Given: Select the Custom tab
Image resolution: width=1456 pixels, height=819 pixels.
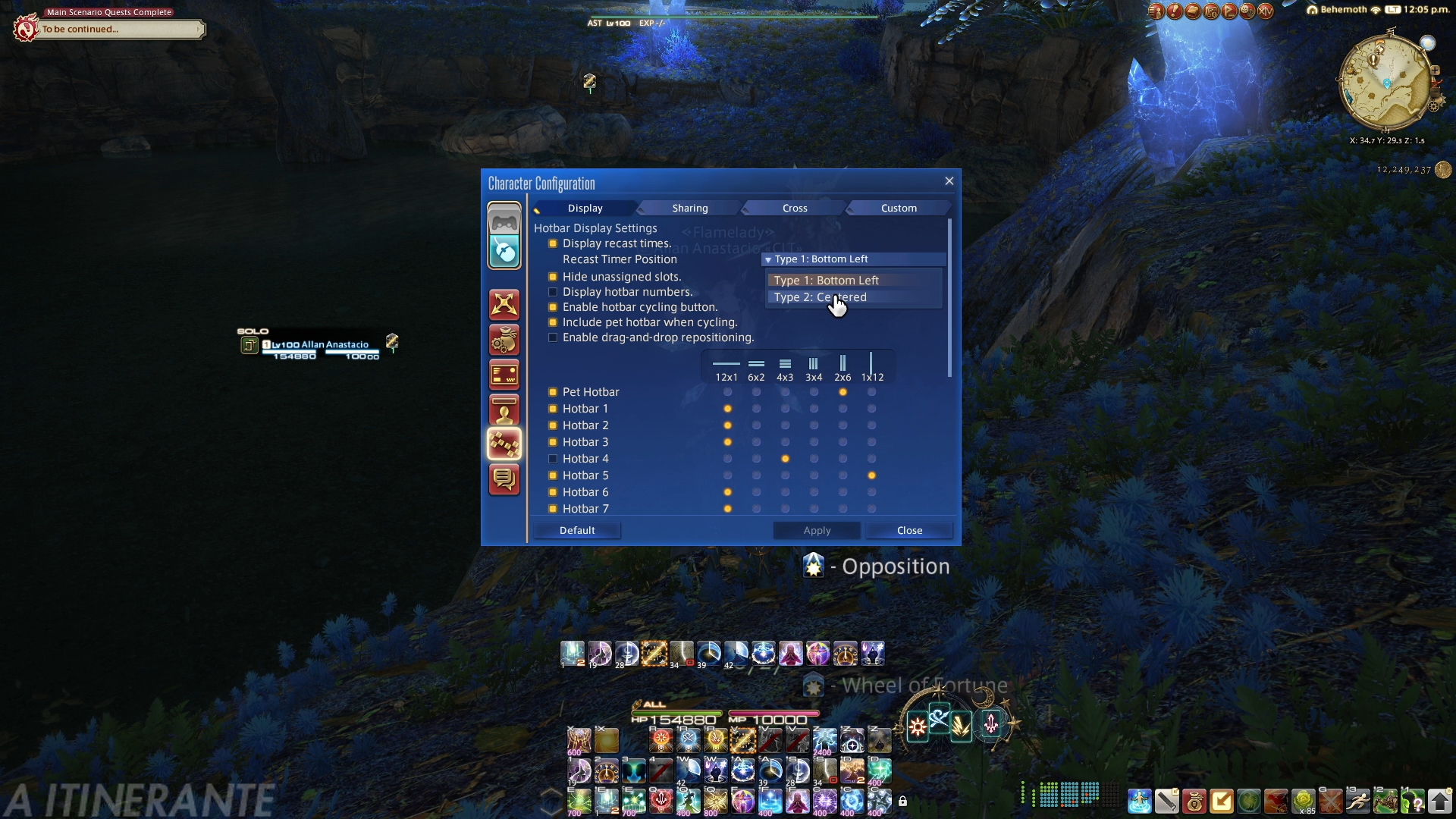Looking at the screenshot, I should click(x=899, y=208).
